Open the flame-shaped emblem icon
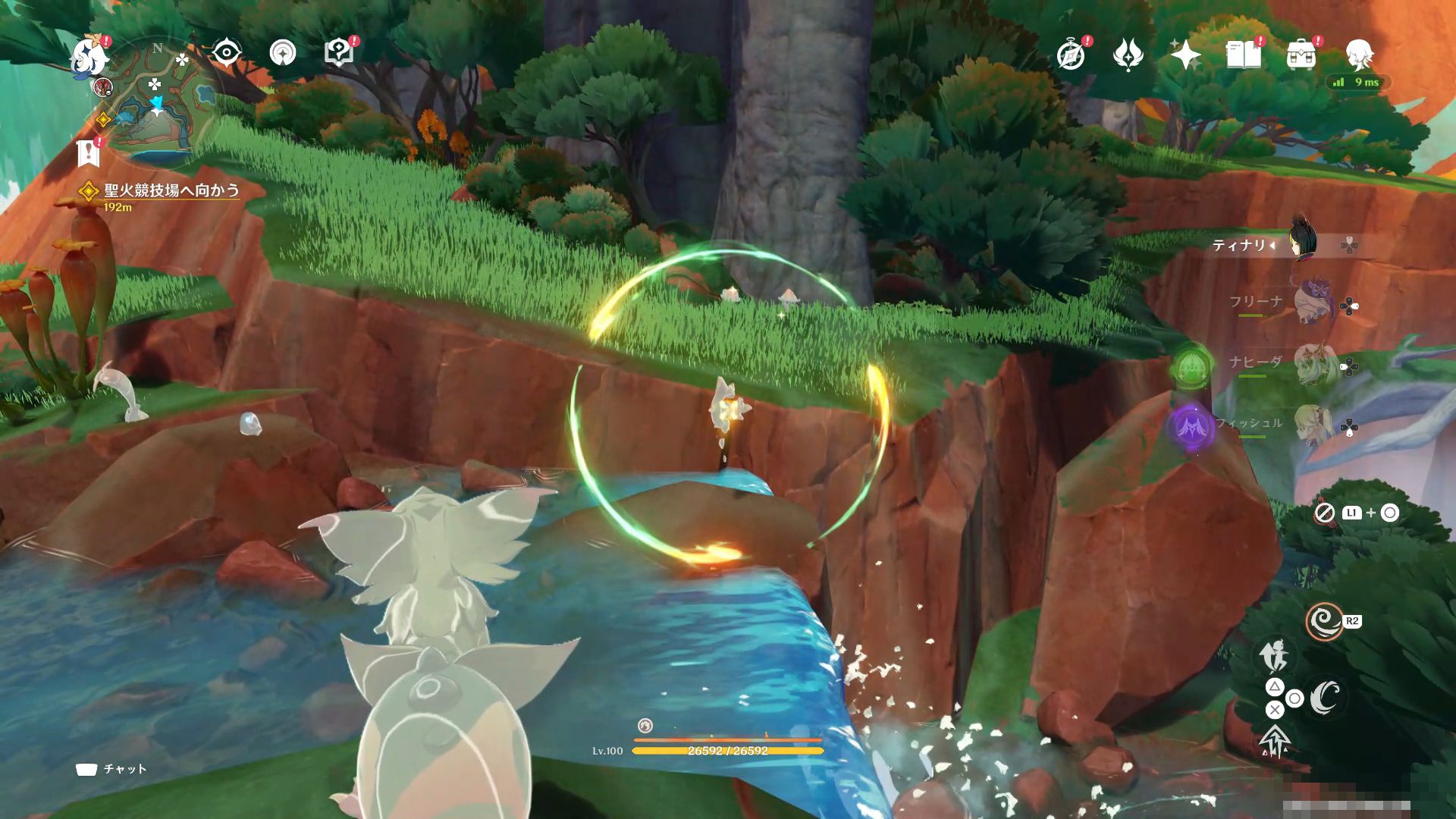This screenshot has height=819, width=1456. (x=1128, y=55)
